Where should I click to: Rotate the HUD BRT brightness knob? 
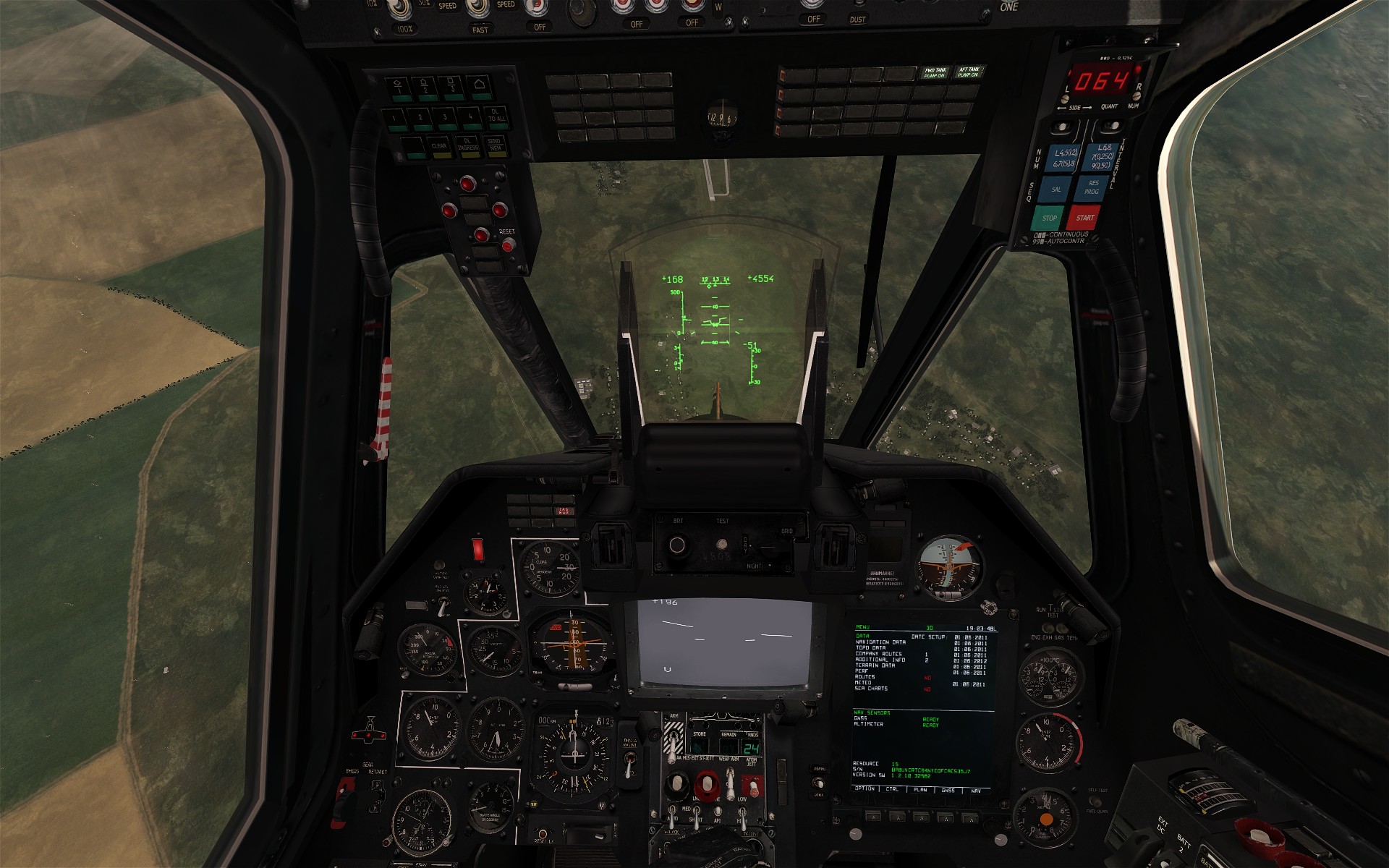pyautogui.click(x=677, y=545)
